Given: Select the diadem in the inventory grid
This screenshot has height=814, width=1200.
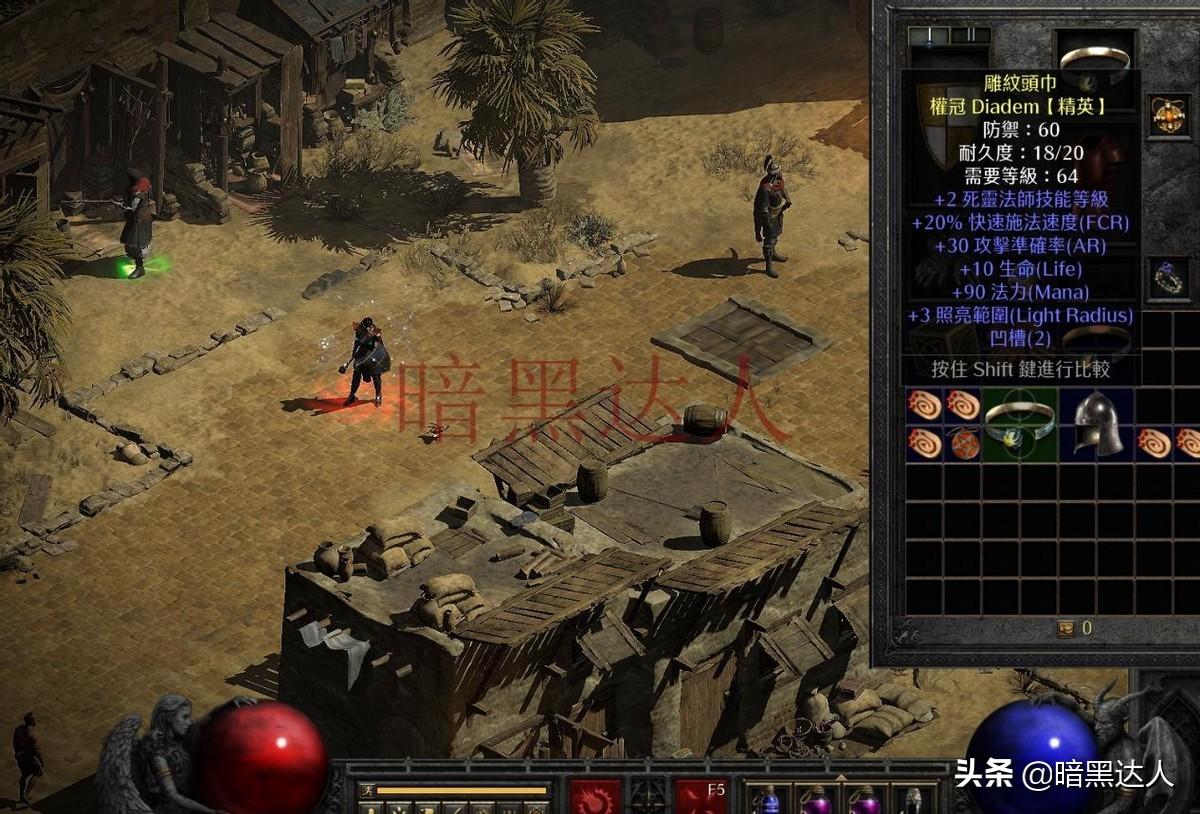Looking at the screenshot, I should pyautogui.click(x=1018, y=424).
